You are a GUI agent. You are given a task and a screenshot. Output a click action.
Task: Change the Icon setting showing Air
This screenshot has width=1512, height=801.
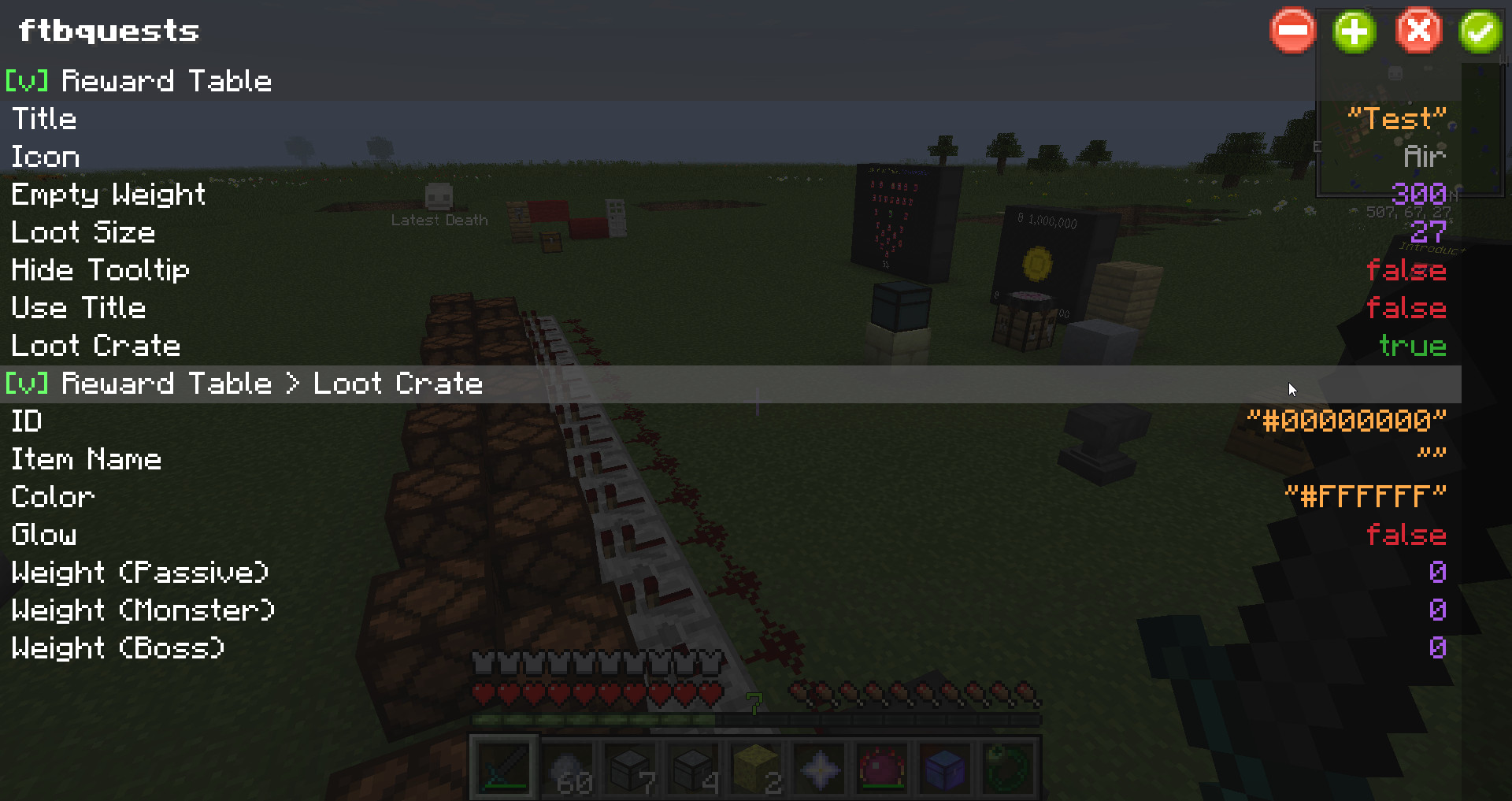[x=1425, y=157]
